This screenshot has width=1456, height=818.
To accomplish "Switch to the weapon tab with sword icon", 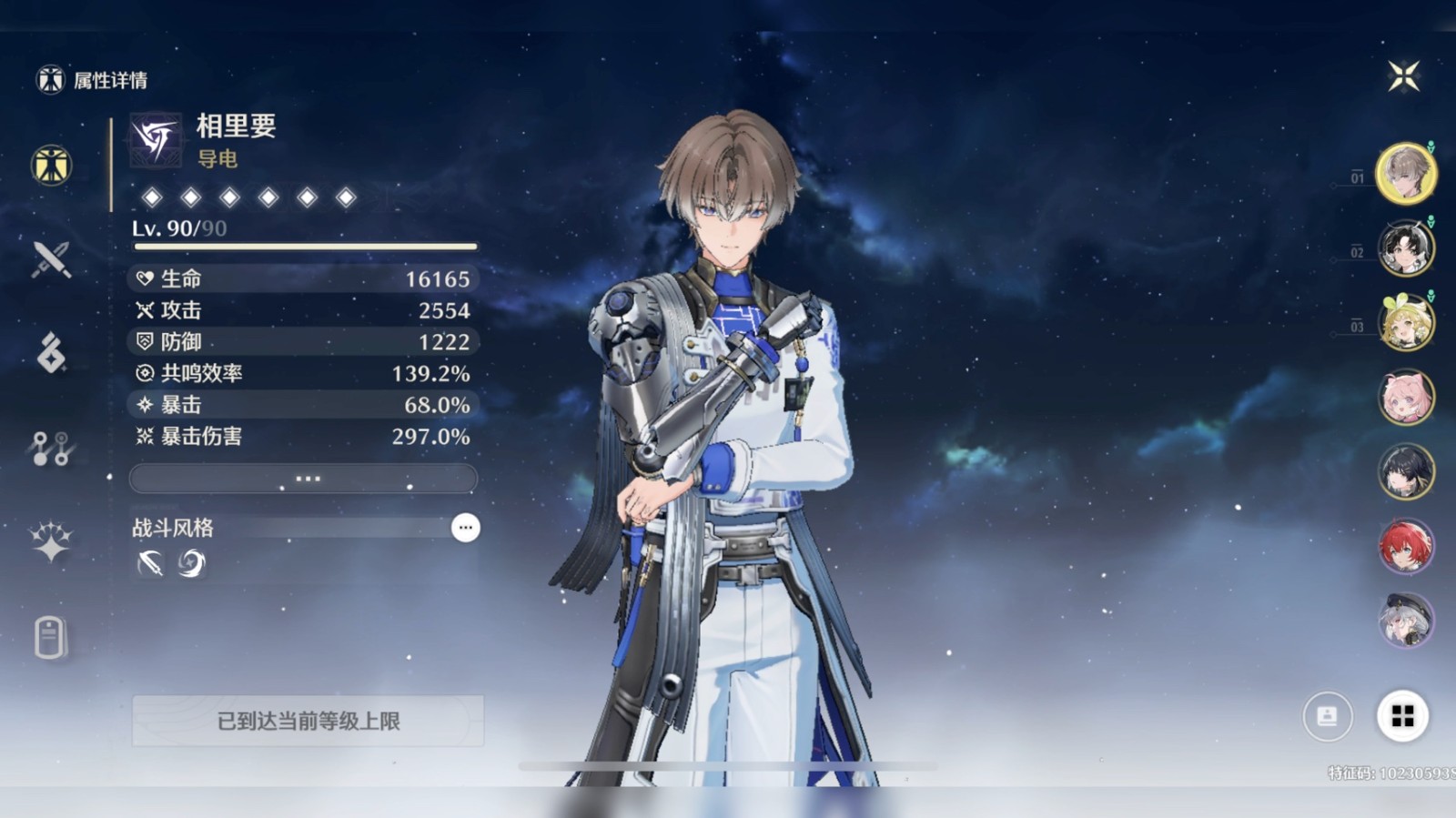I will [51, 259].
